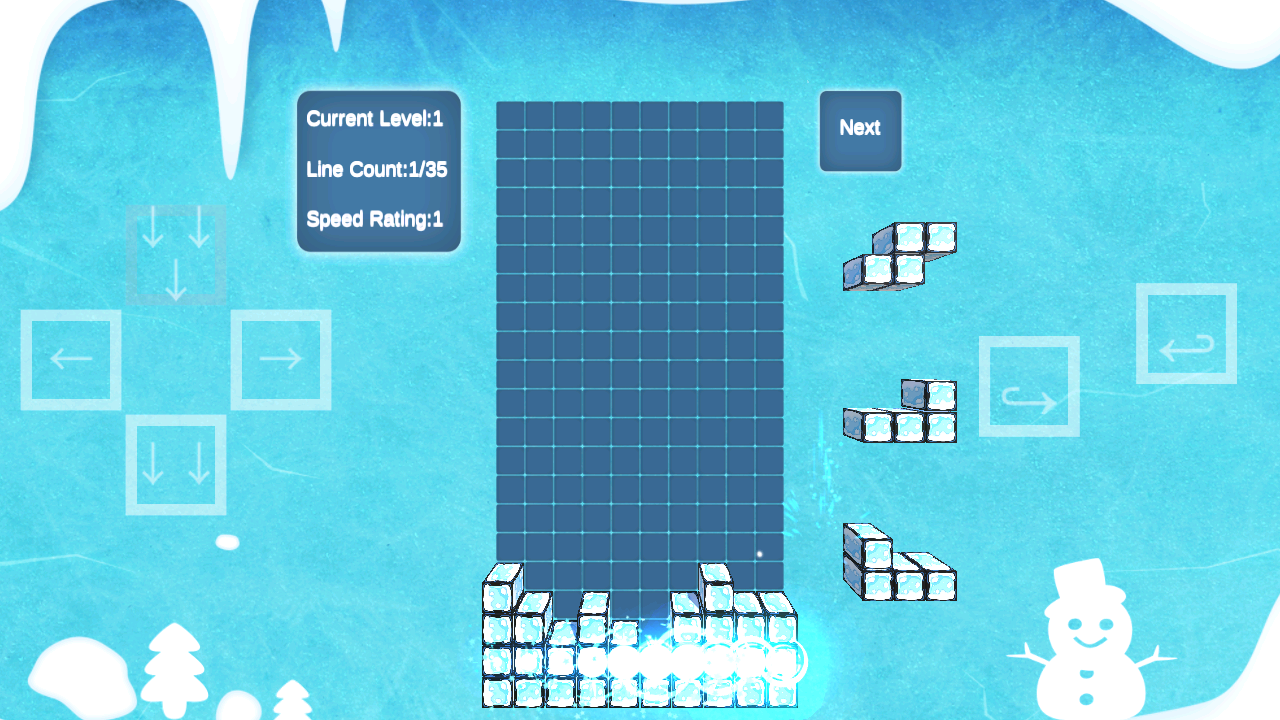1280x720 pixels.
Task: Click the Speed Rating:1 label
Action: tap(375, 220)
